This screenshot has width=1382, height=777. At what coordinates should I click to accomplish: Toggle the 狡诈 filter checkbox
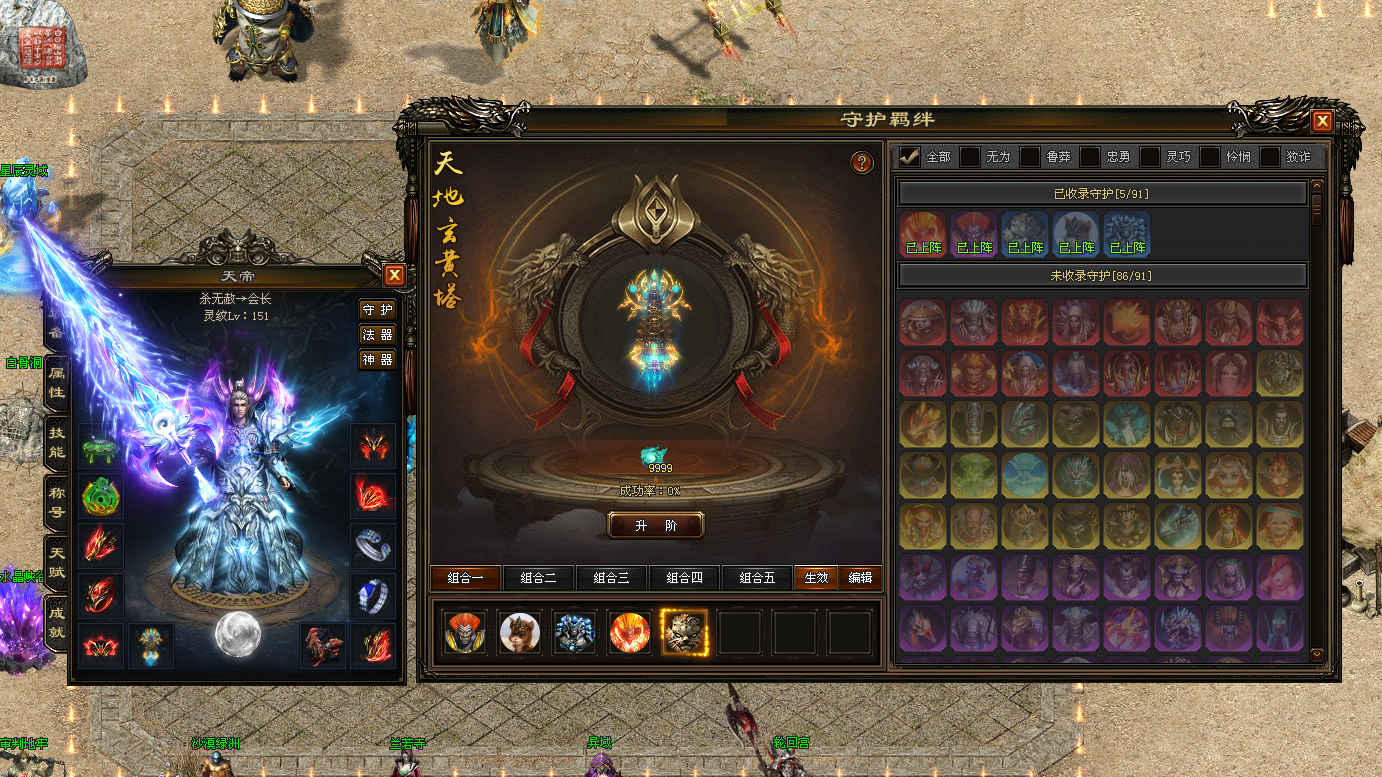point(1270,157)
